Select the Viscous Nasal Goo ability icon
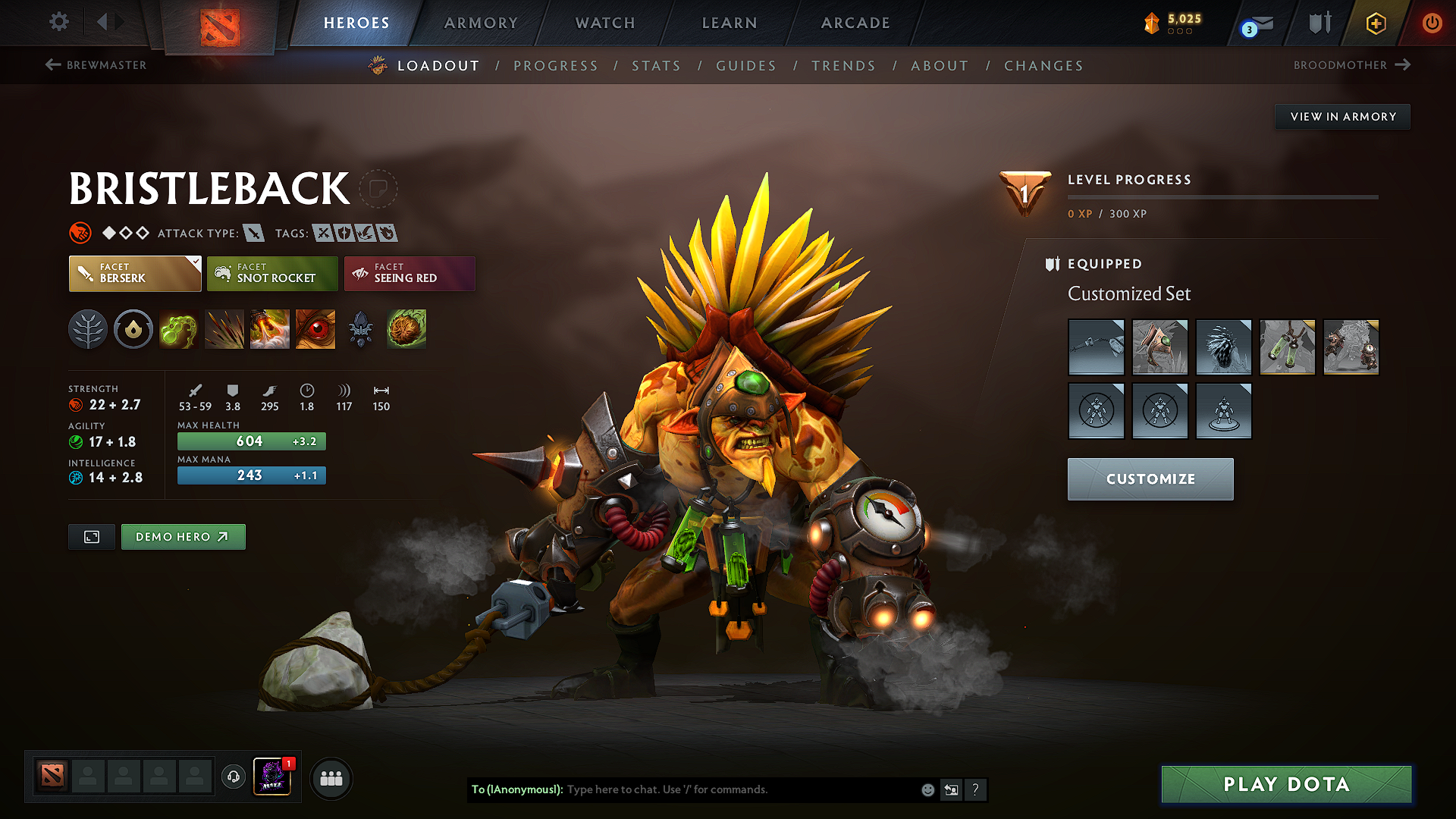1456x819 pixels. coord(179,329)
